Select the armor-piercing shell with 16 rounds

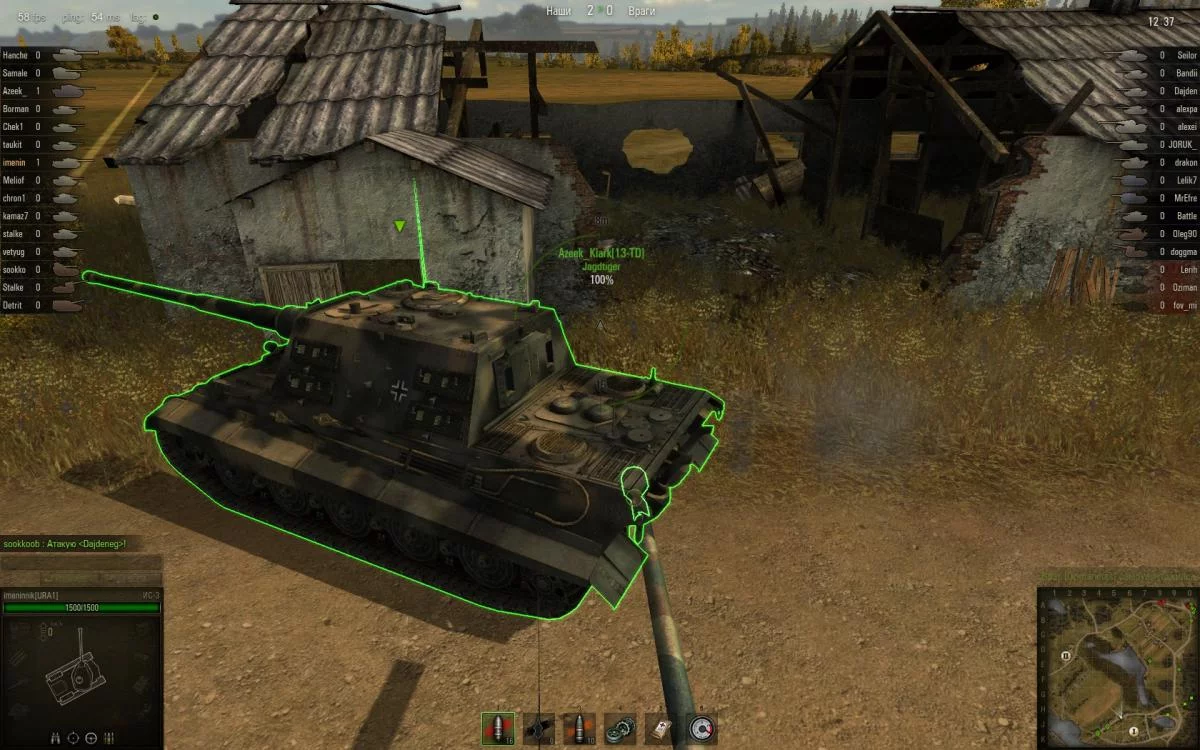click(498, 728)
